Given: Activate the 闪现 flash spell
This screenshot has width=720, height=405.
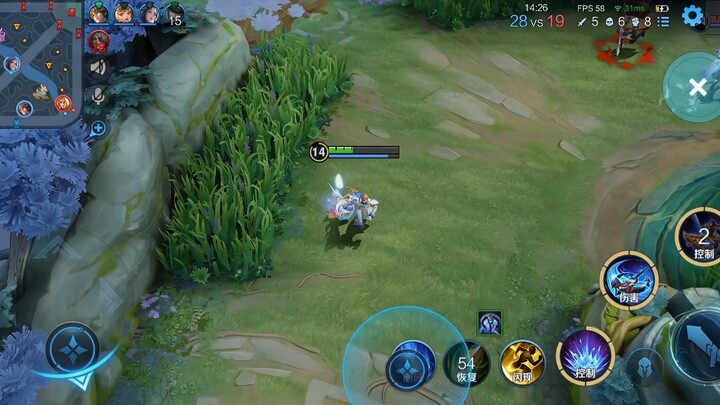Looking at the screenshot, I should pyautogui.click(x=522, y=362).
